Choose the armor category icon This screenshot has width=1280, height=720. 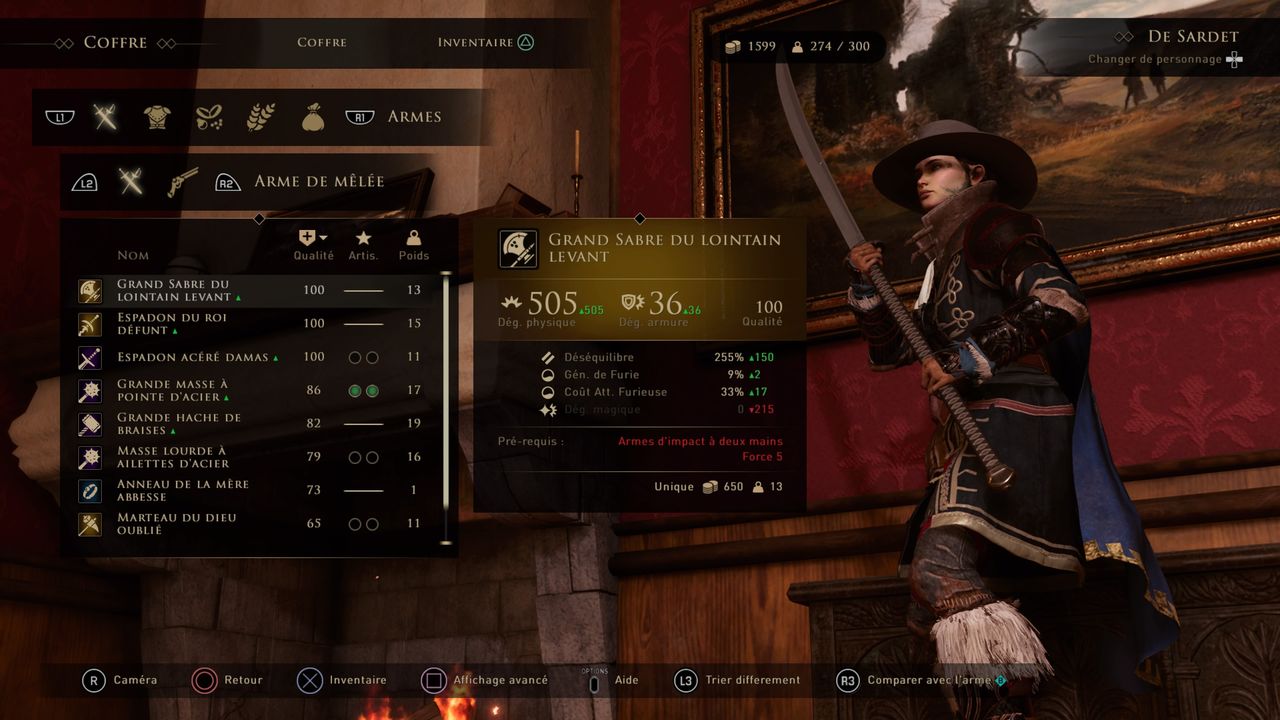157,117
